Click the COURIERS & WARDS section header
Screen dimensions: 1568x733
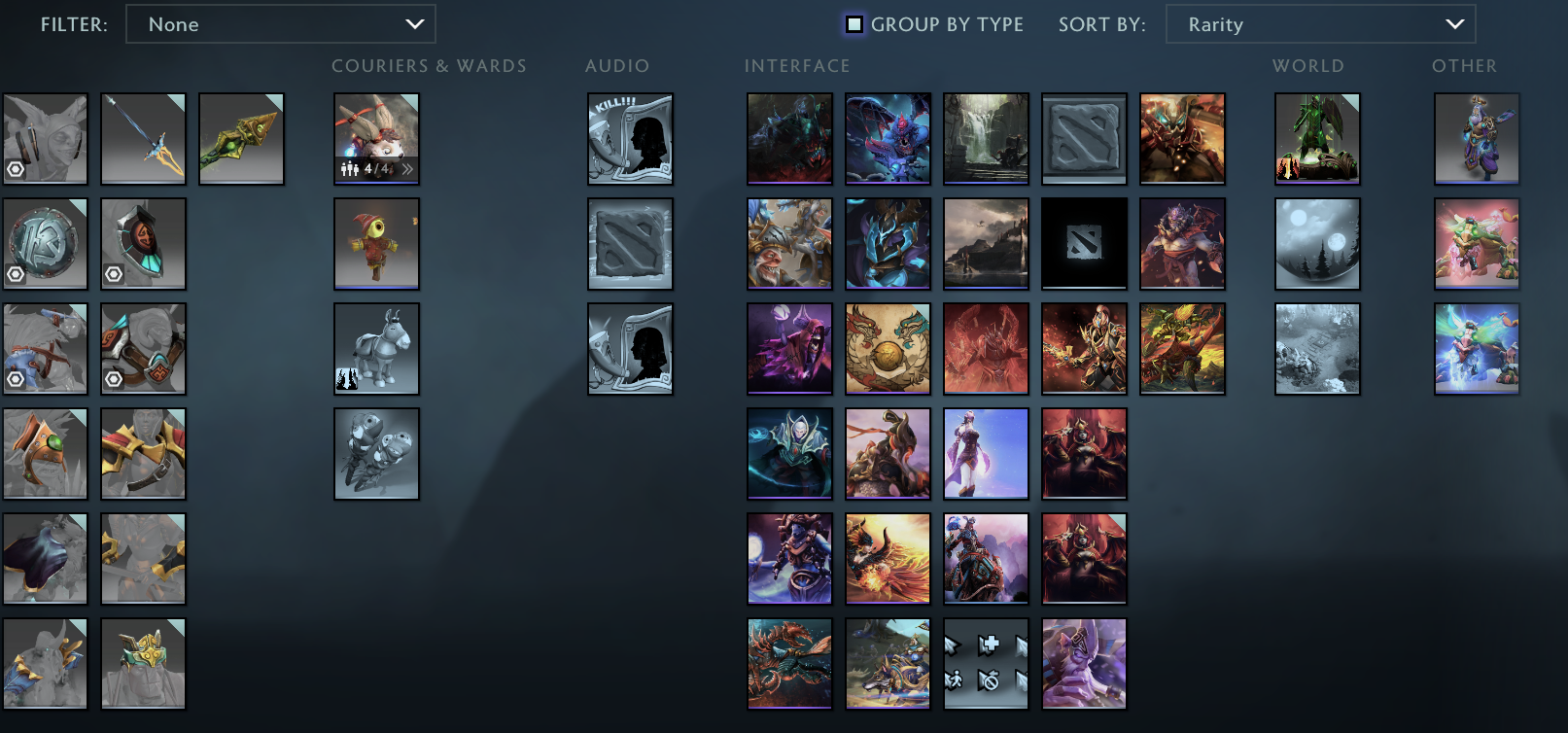coord(429,66)
